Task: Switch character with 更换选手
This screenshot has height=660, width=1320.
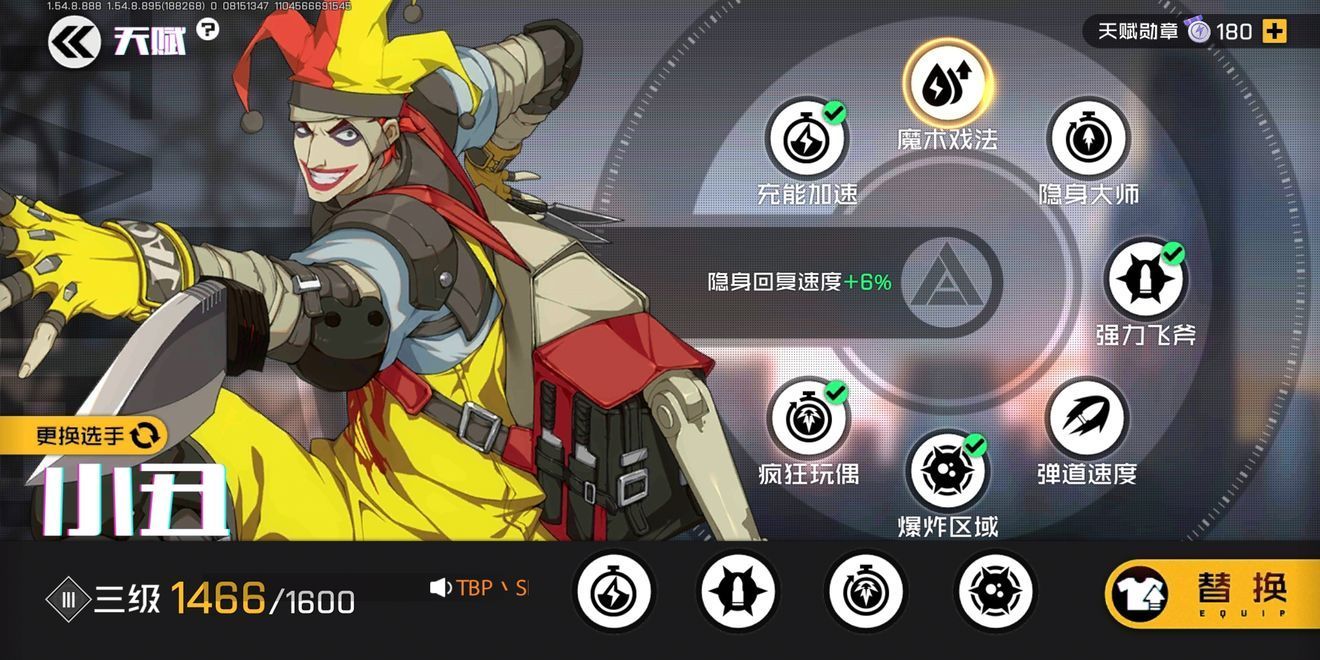Action: (97, 435)
